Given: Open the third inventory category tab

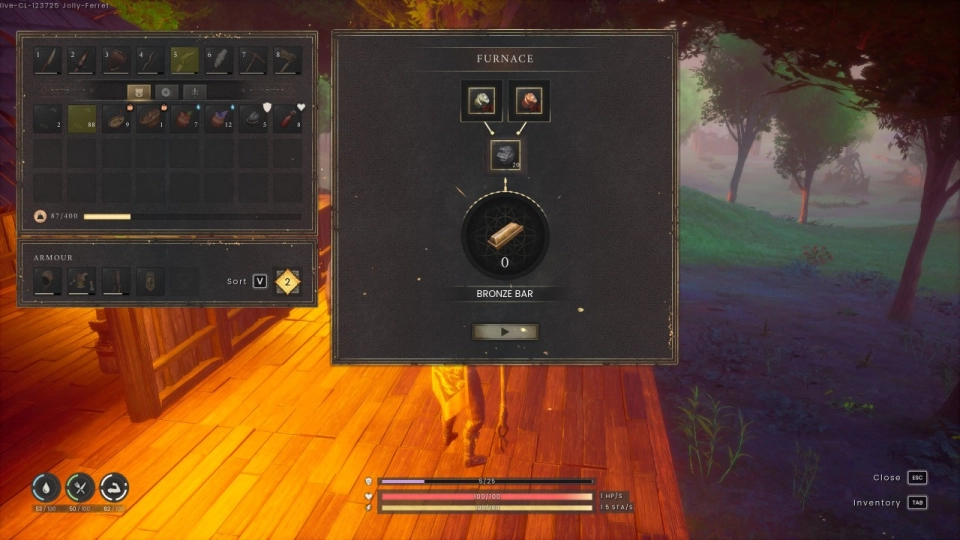Looking at the screenshot, I should pyautogui.click(x=194, y=91).
